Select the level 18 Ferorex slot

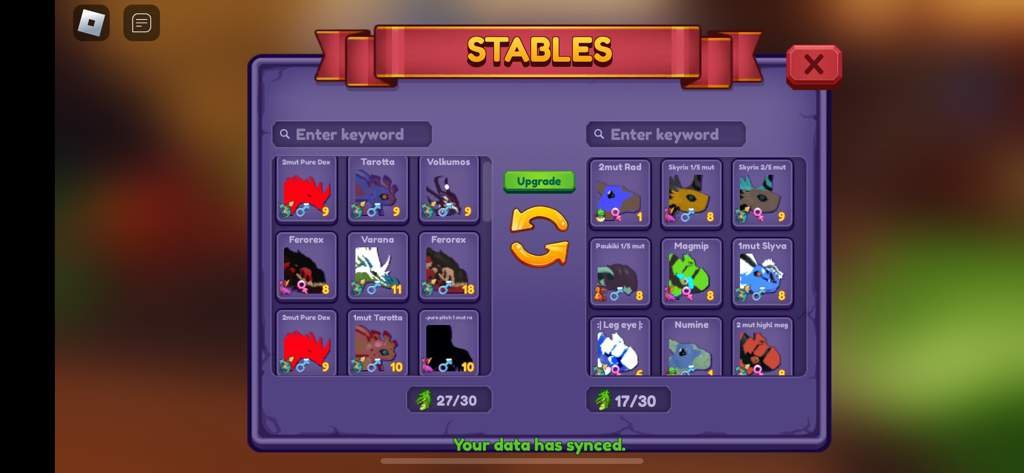(x=449, y=266)
